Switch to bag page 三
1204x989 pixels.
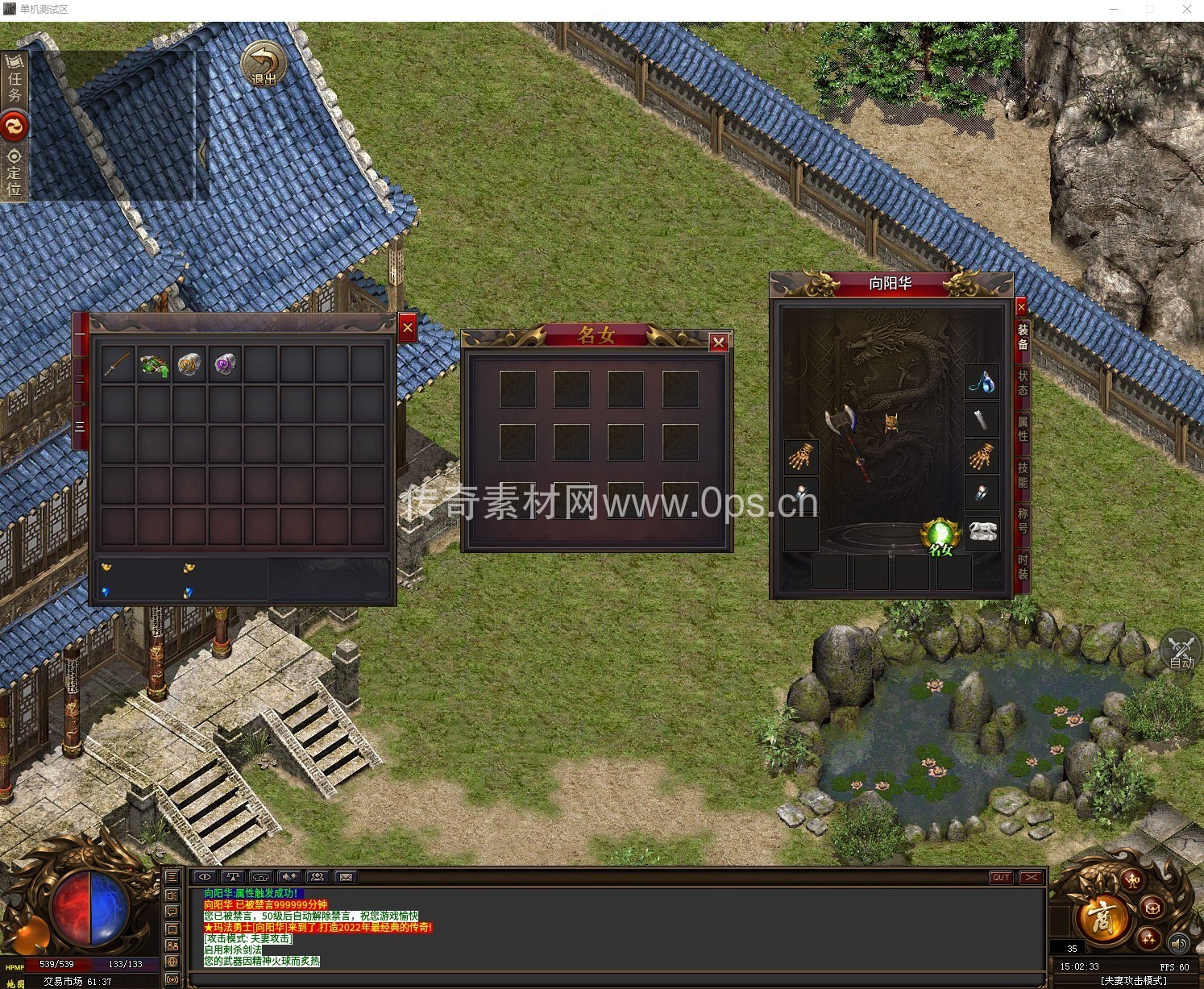pyautogui.click(x=80, y=425)
